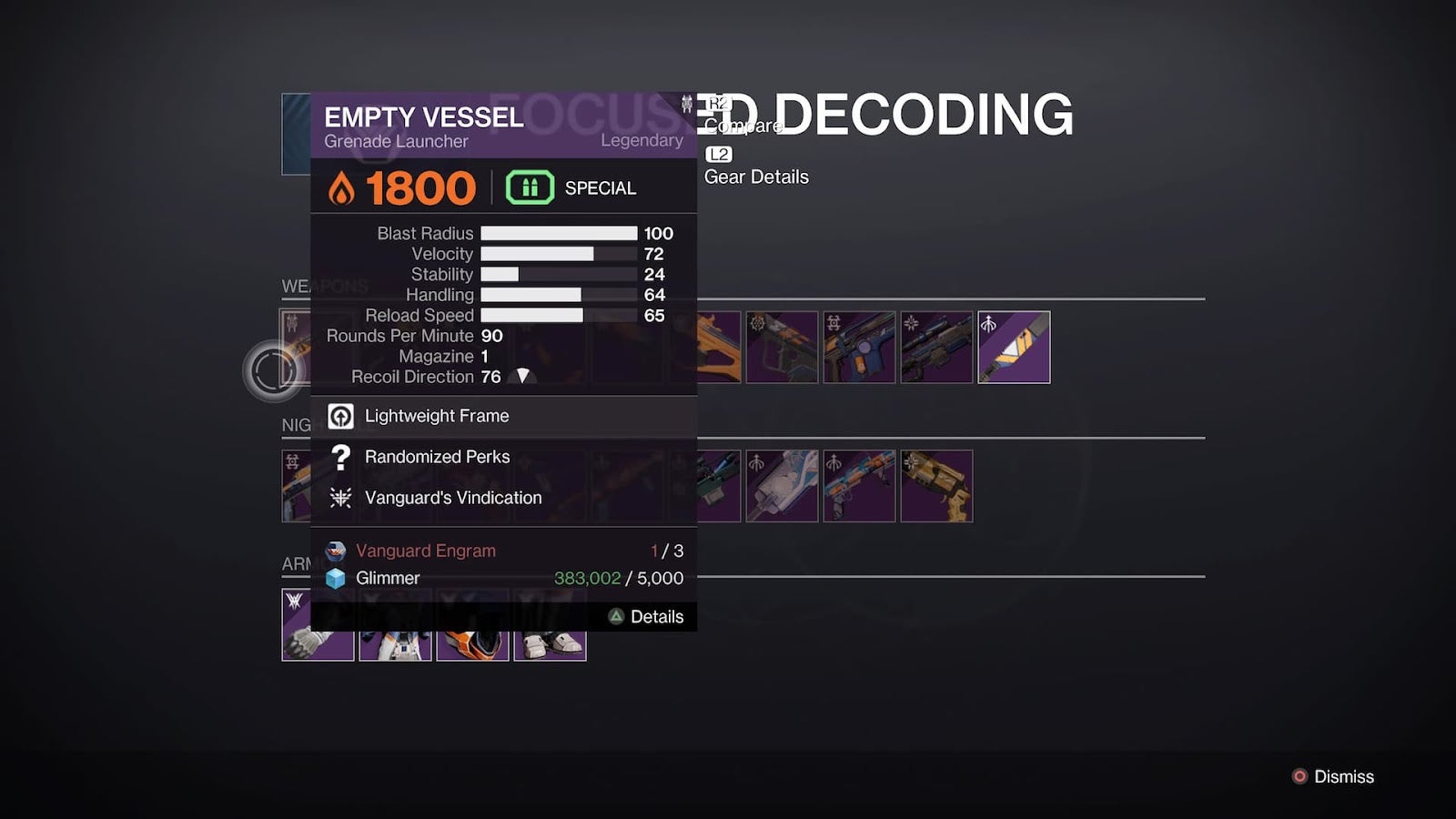Click the Solar damage icon beside 1800
The image size is (1456, 819).
[338, 187]
